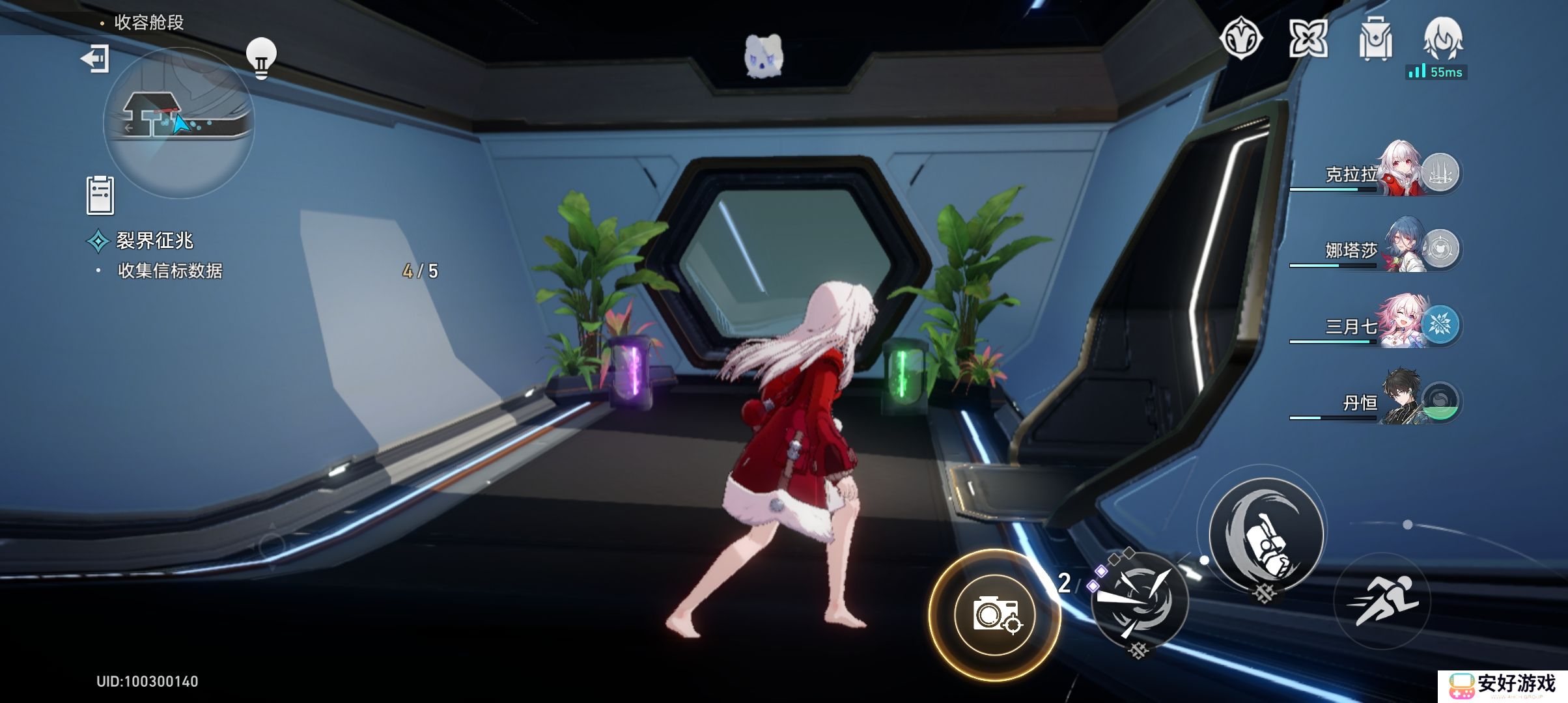Open the character head profile icon
Image resolution: width=1568 pixels, height=703 pixels.
tap(1443, 38)
